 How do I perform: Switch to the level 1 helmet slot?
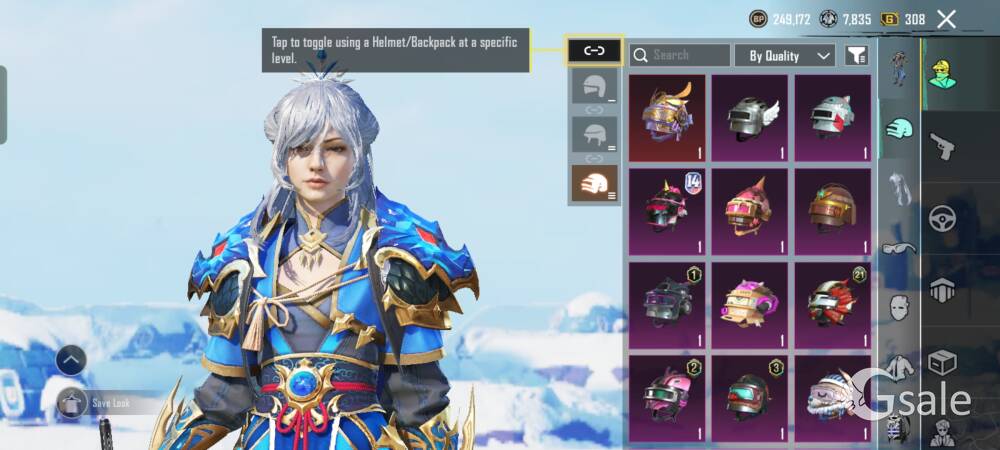tap(594, 86)
